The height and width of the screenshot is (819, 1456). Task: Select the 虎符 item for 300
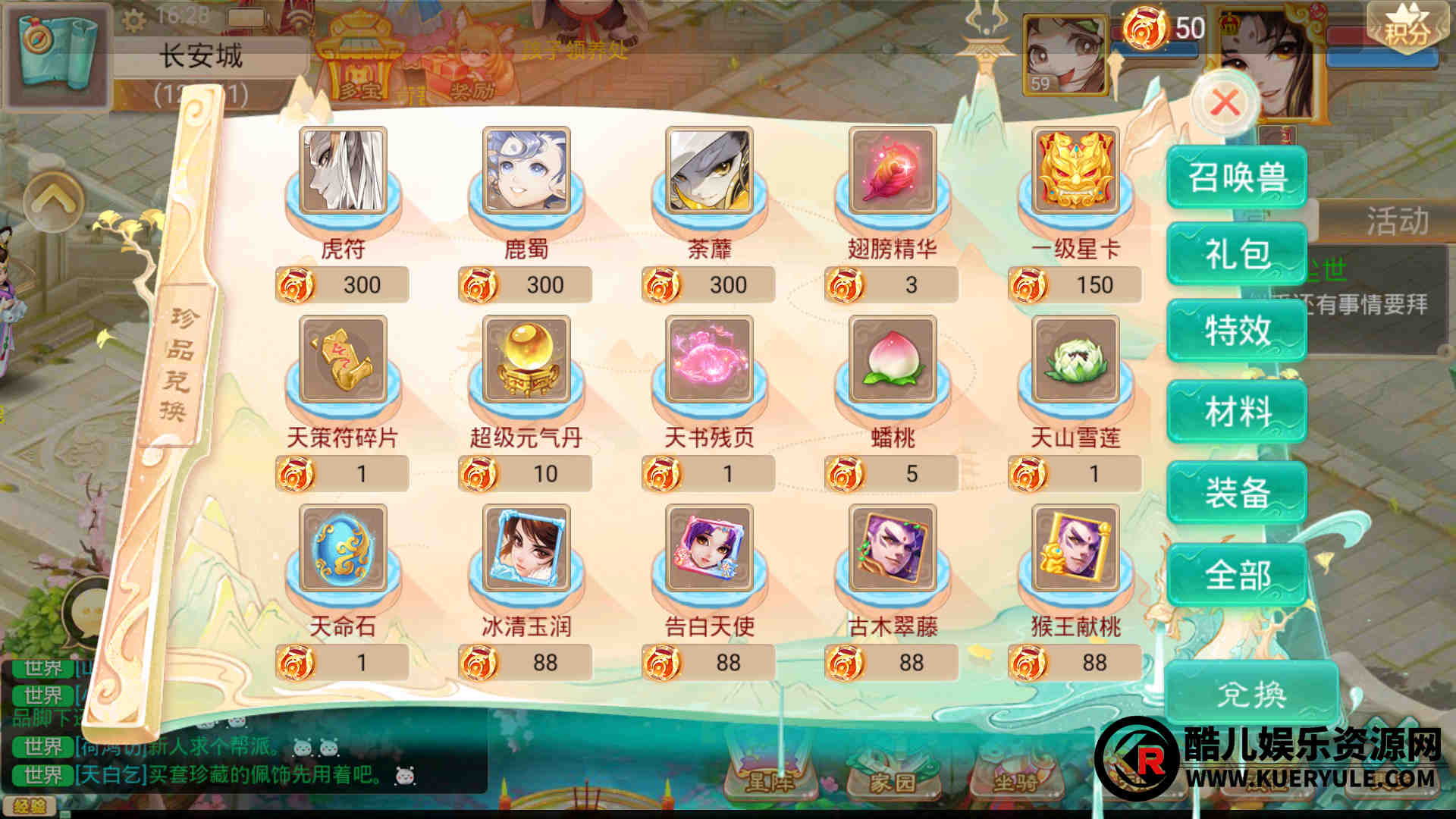[x=343, y=171]
